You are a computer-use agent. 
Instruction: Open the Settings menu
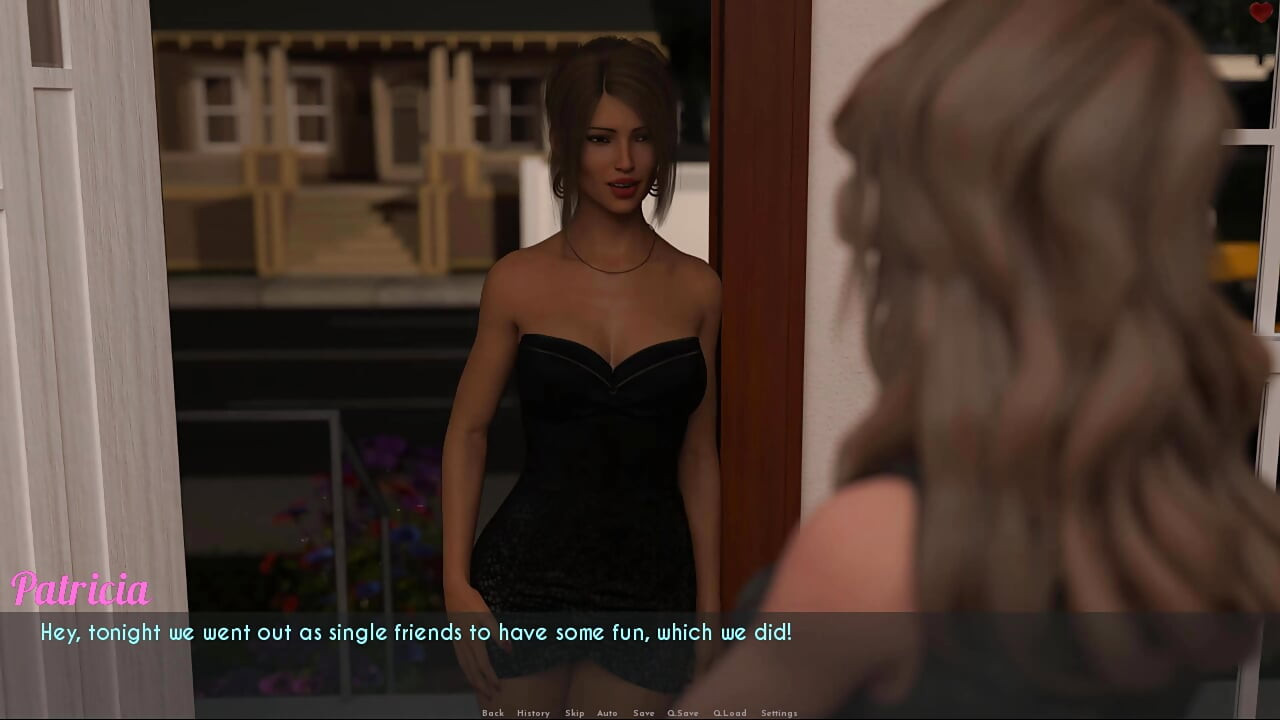(x=779, y=713)
